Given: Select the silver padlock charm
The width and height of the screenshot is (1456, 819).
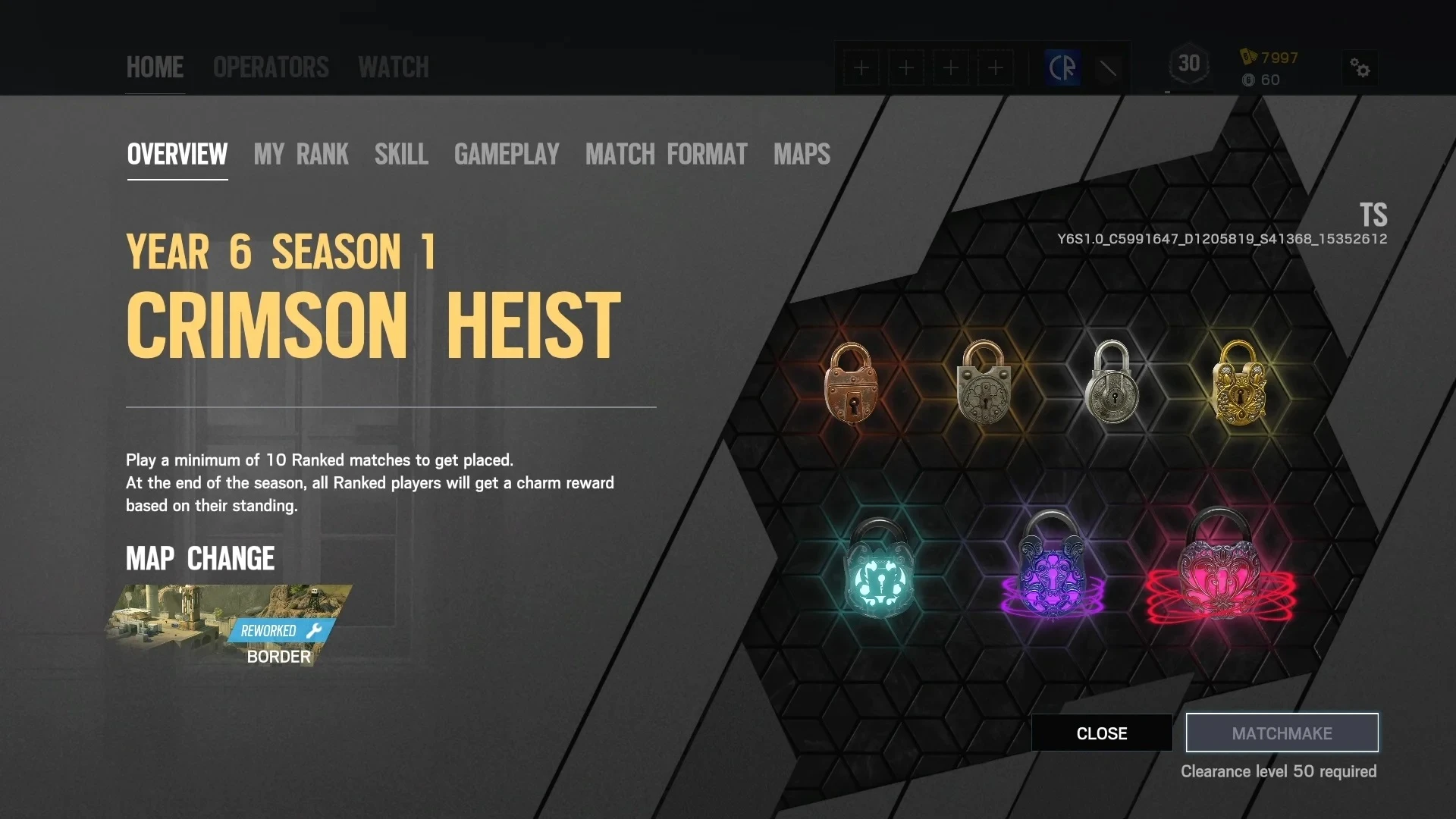Looking at the screenshot, I should tap(1112, 383).
